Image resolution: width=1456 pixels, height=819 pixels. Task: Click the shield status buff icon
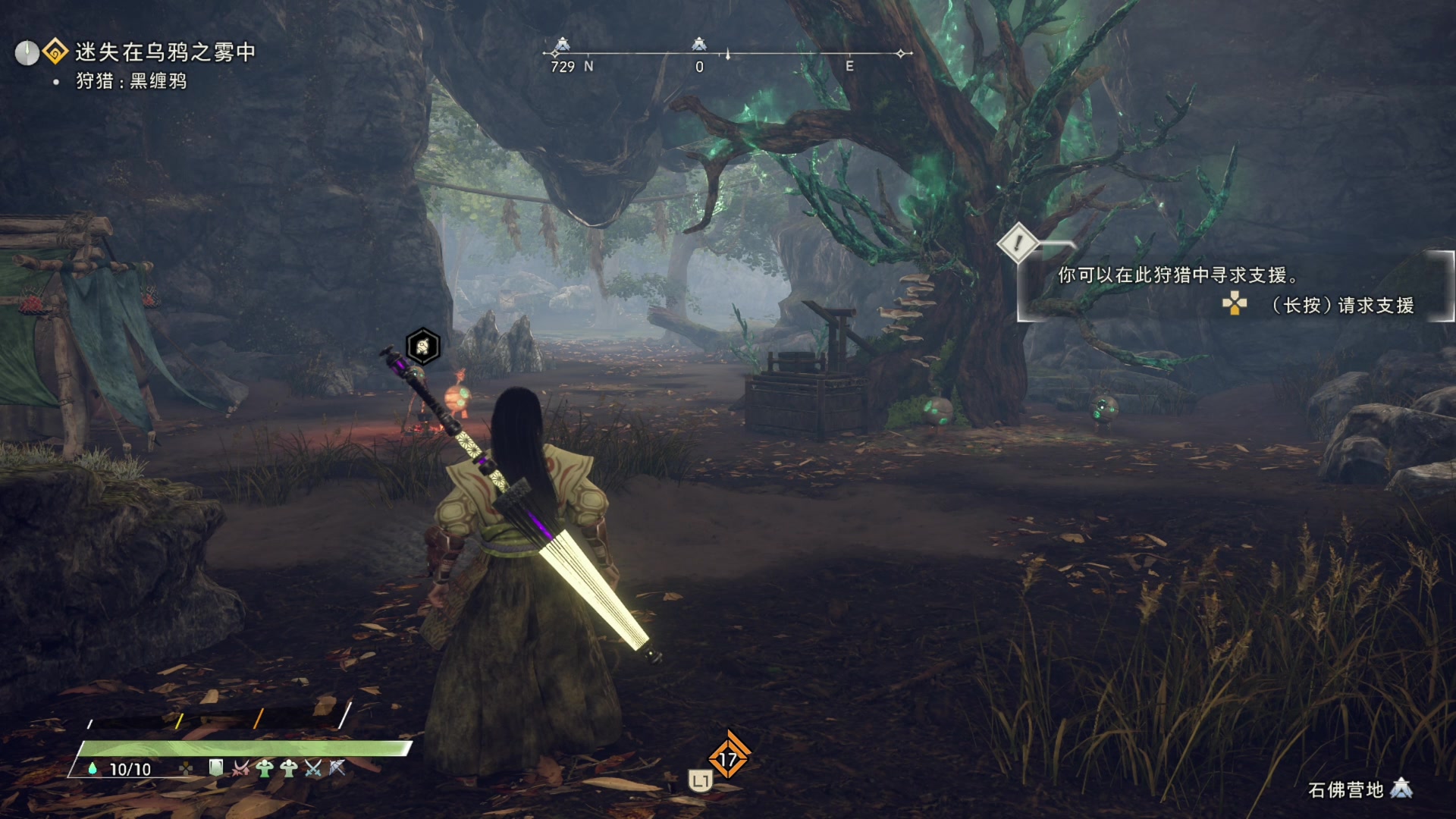[x=216, y=768]
